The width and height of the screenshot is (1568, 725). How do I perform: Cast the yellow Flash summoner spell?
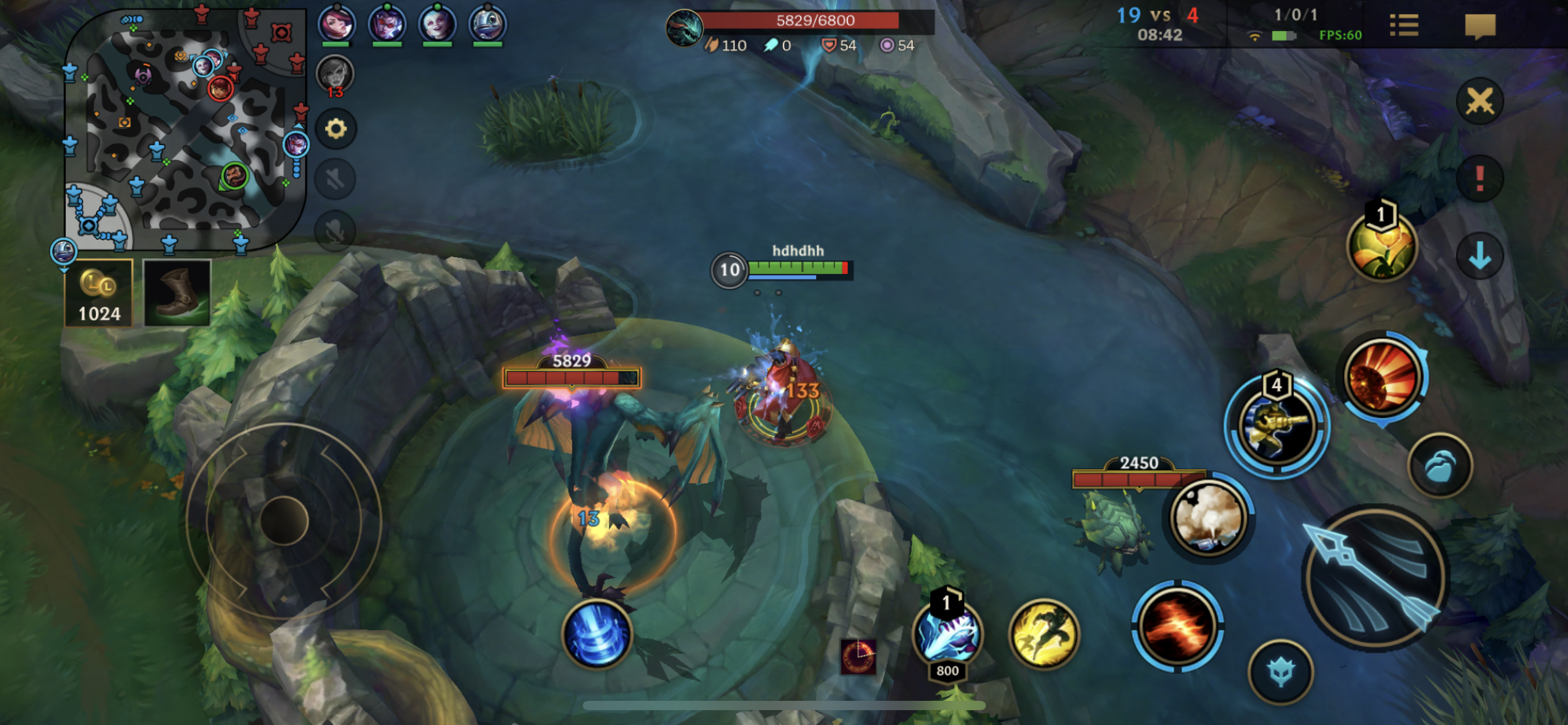pyautogui.click(x=1044, y=633)
